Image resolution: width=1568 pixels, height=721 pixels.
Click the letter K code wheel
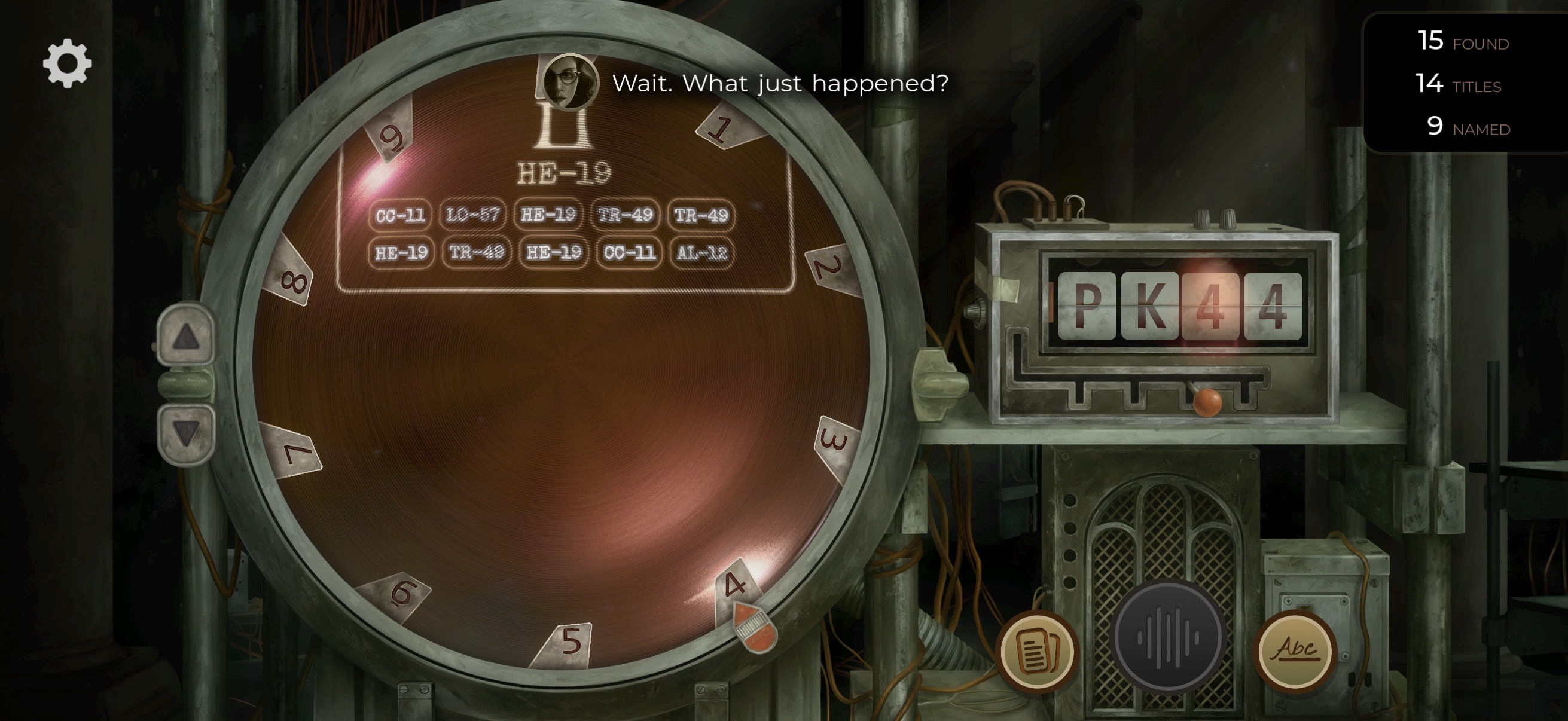(1149, 306)
